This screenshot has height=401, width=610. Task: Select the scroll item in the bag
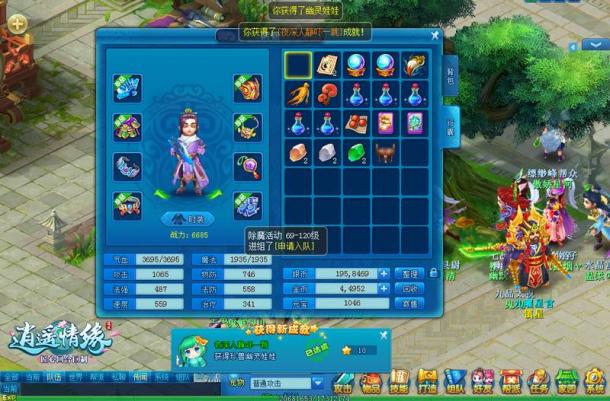tap(327, 65)
